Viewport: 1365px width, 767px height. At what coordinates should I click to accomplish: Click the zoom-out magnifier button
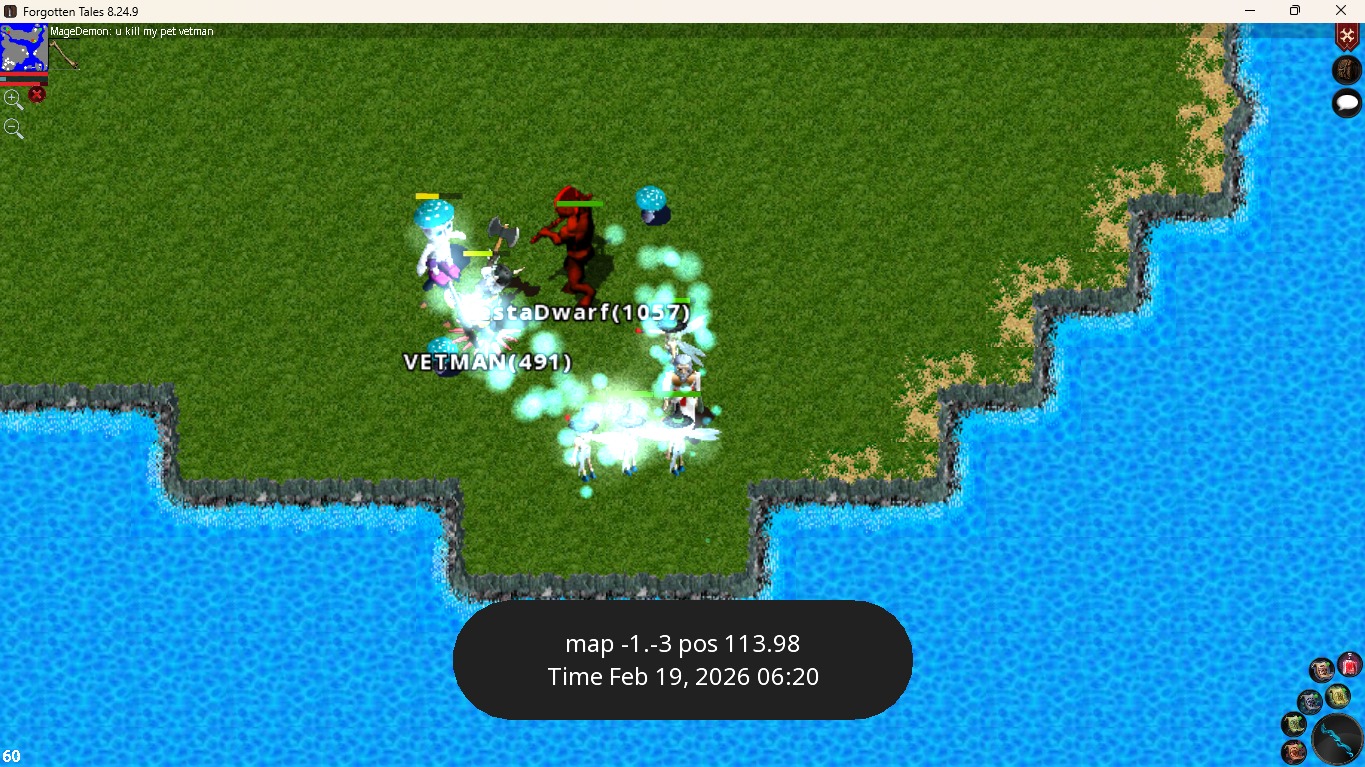click(x=13, y=128)
